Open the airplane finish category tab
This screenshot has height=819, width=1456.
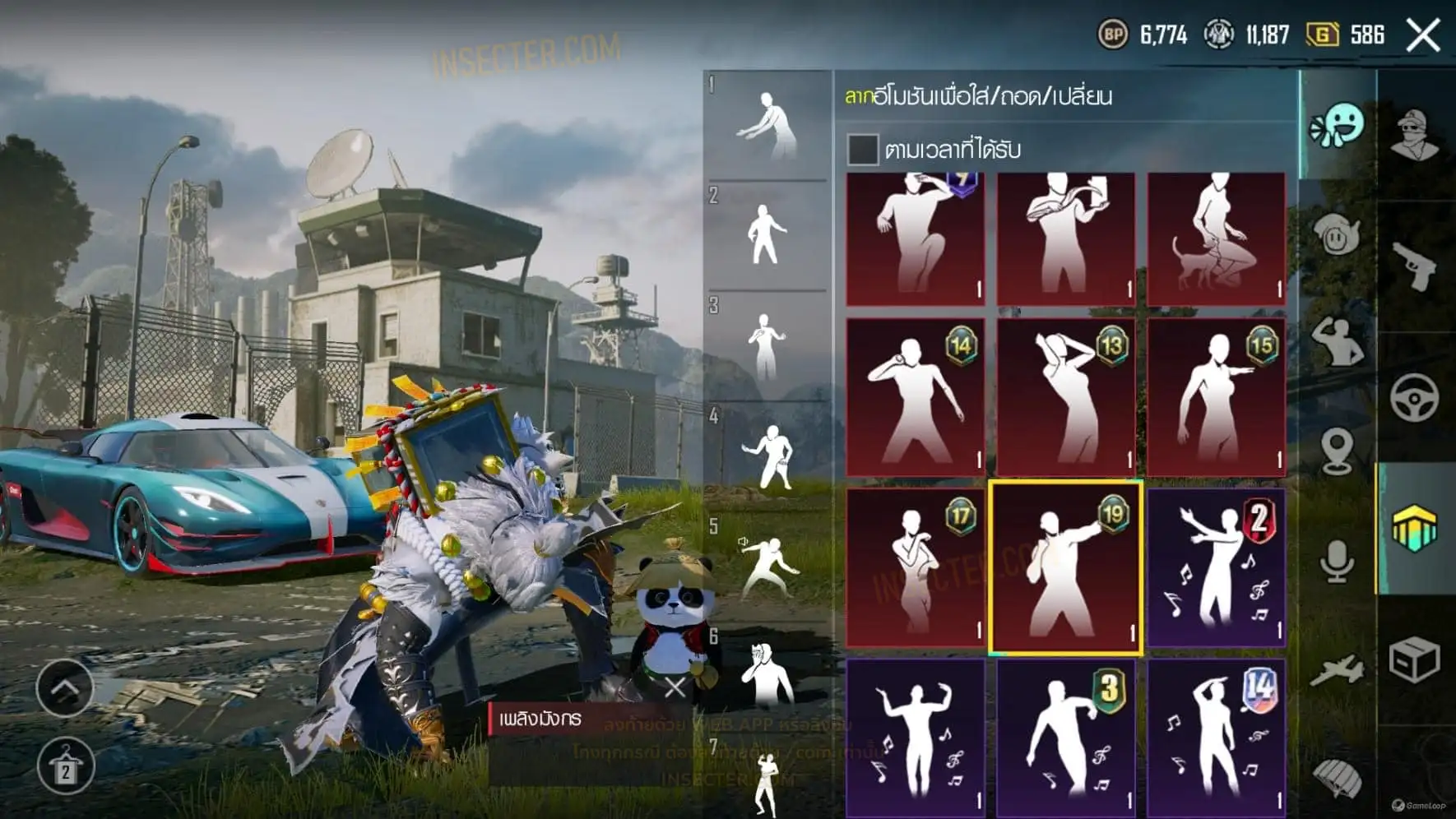(1337, 672)
